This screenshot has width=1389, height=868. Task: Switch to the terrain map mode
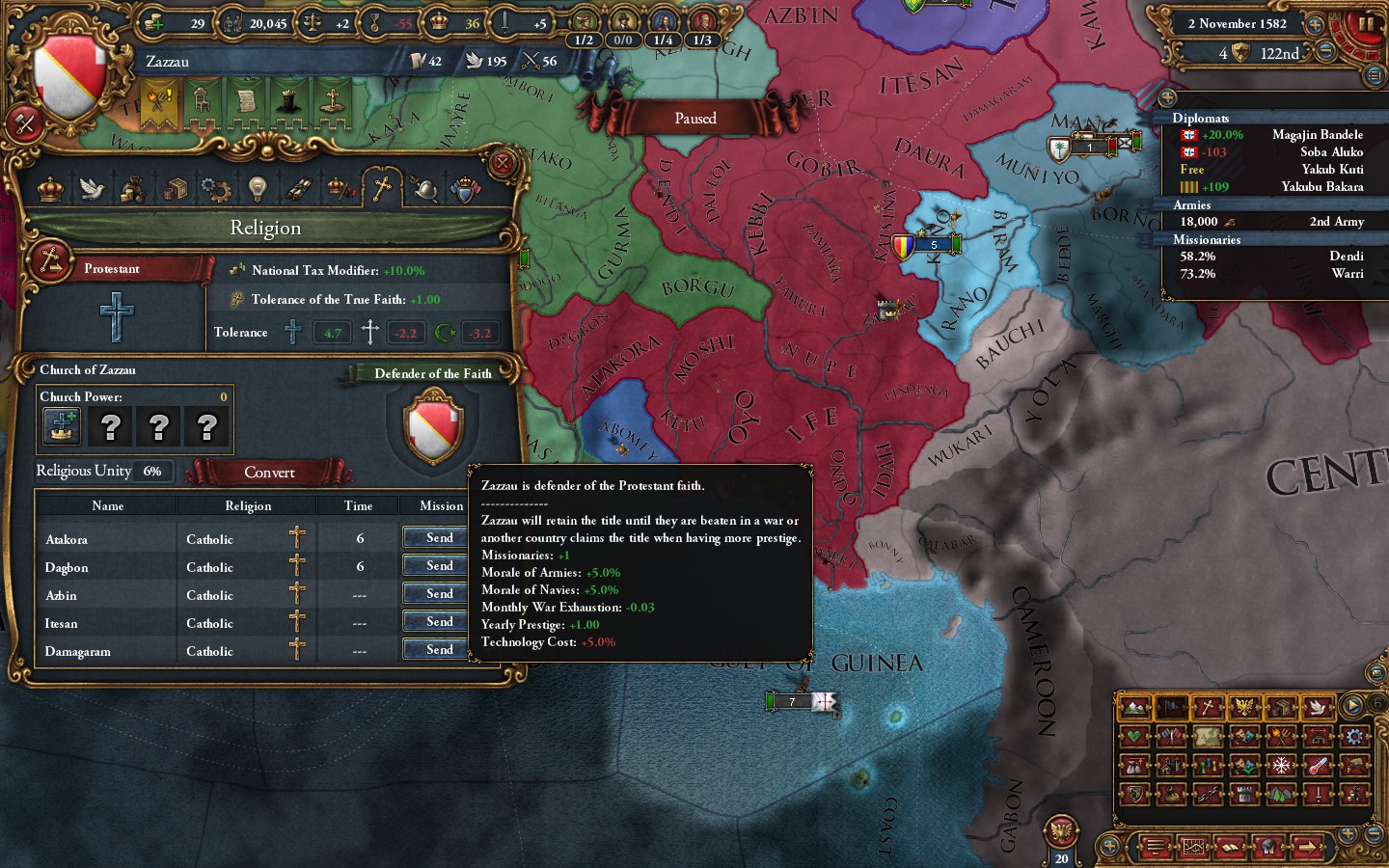pos(1134,707)
